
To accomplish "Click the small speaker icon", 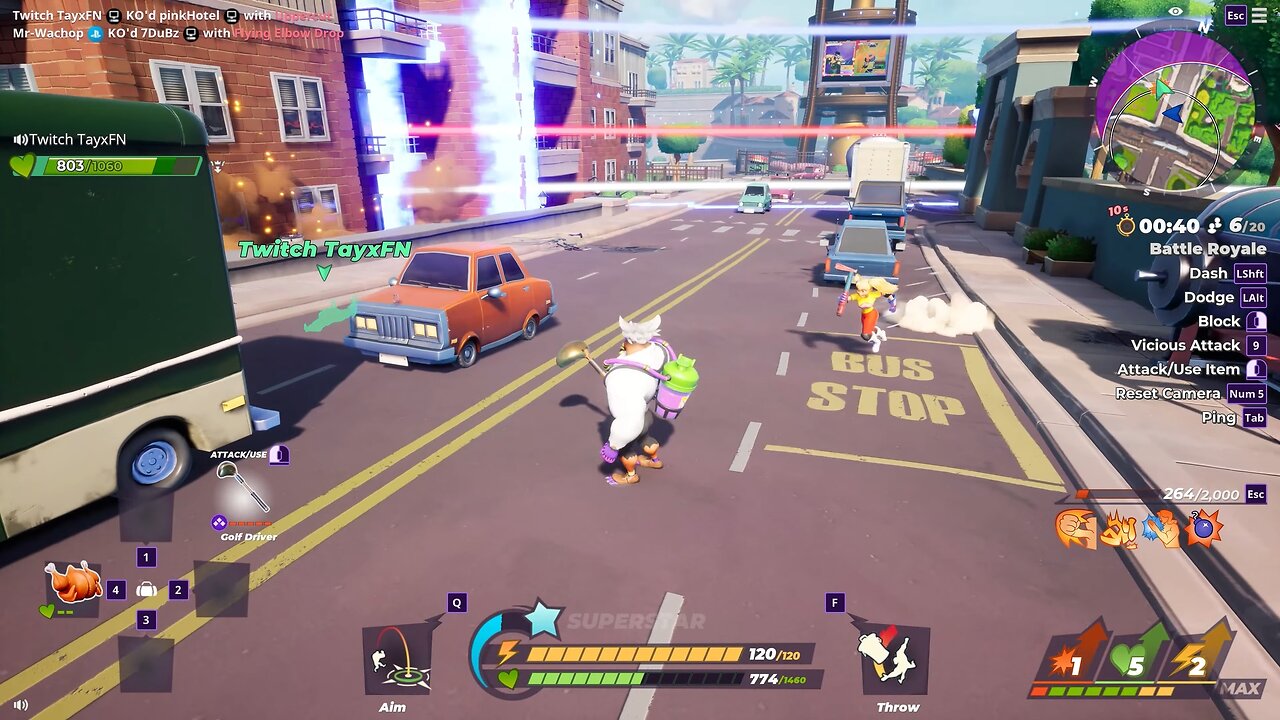I will 21,704.
